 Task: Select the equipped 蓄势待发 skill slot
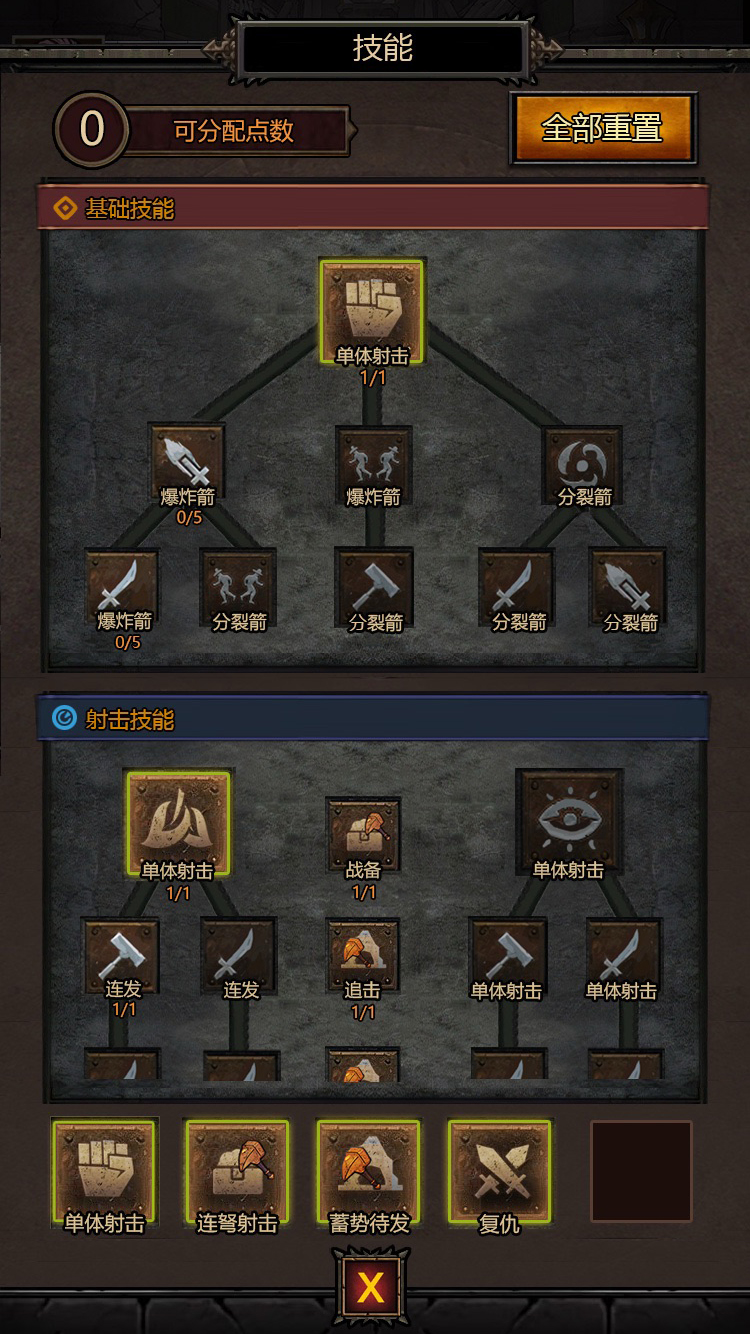tap(369, 1171)
